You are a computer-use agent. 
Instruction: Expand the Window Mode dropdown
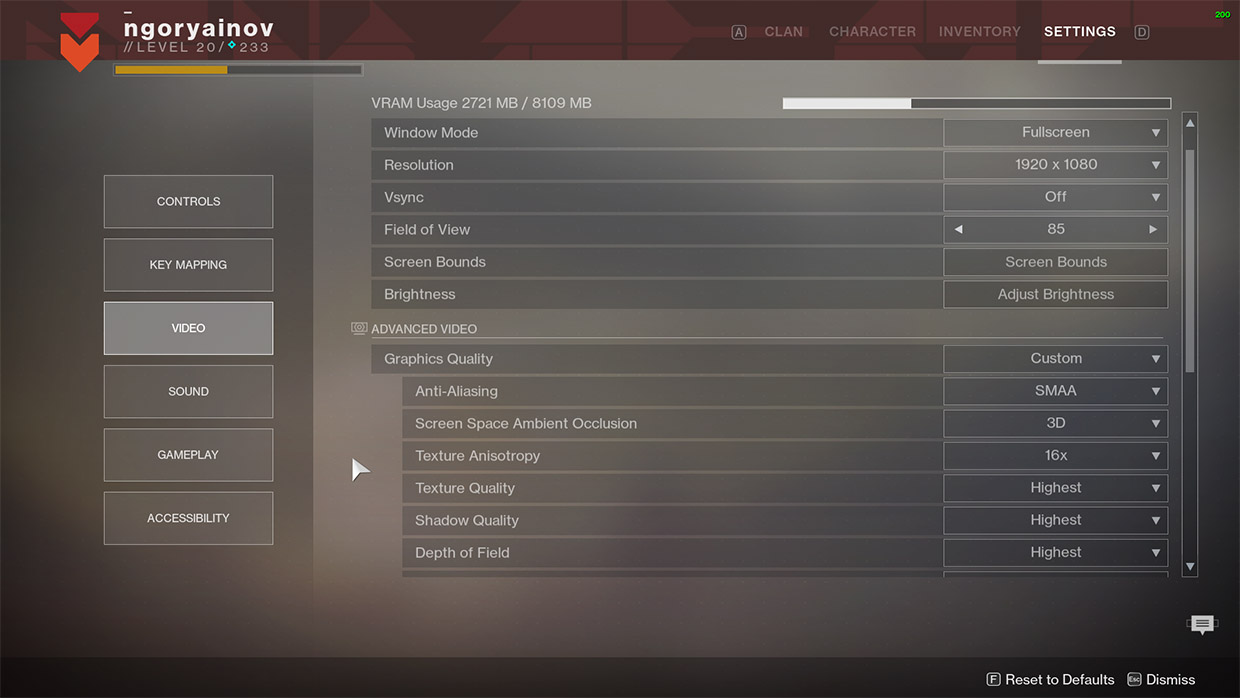coord(1056,132)
